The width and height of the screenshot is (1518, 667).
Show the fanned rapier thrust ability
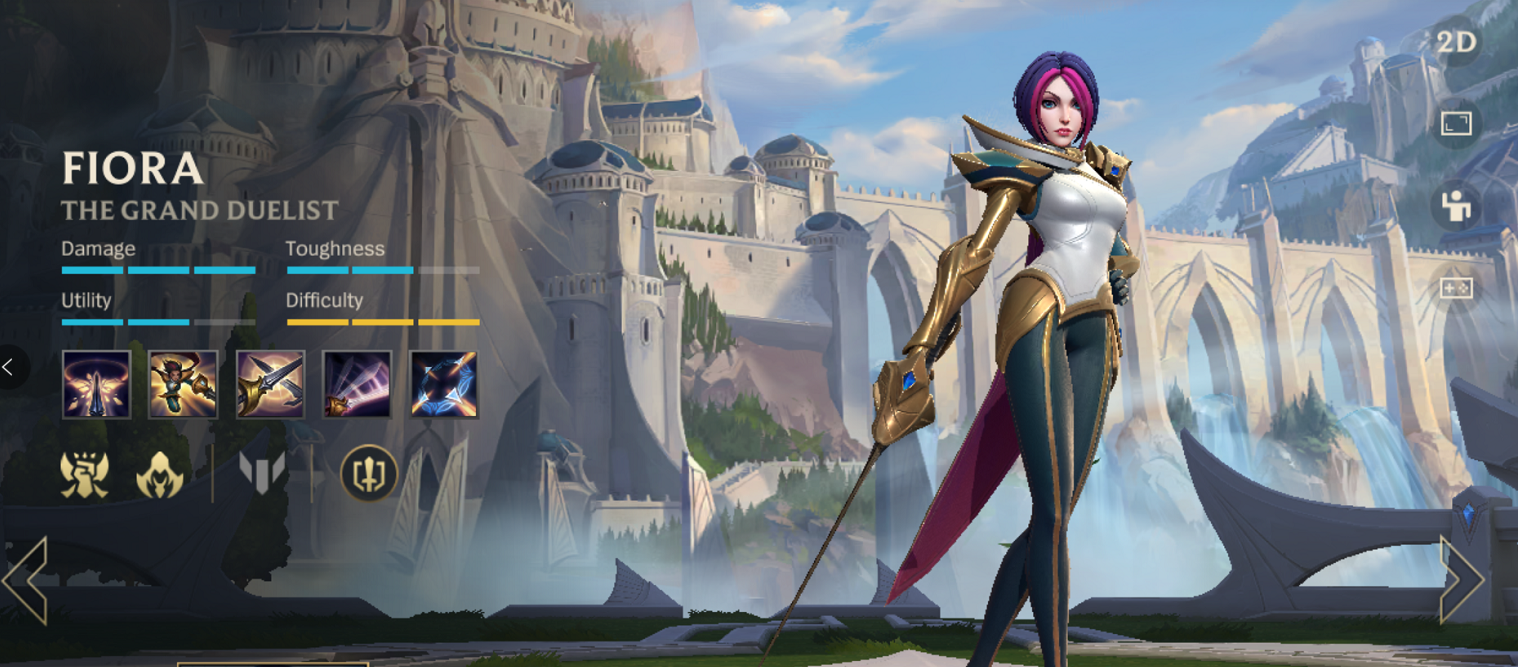tap(357, 384)
